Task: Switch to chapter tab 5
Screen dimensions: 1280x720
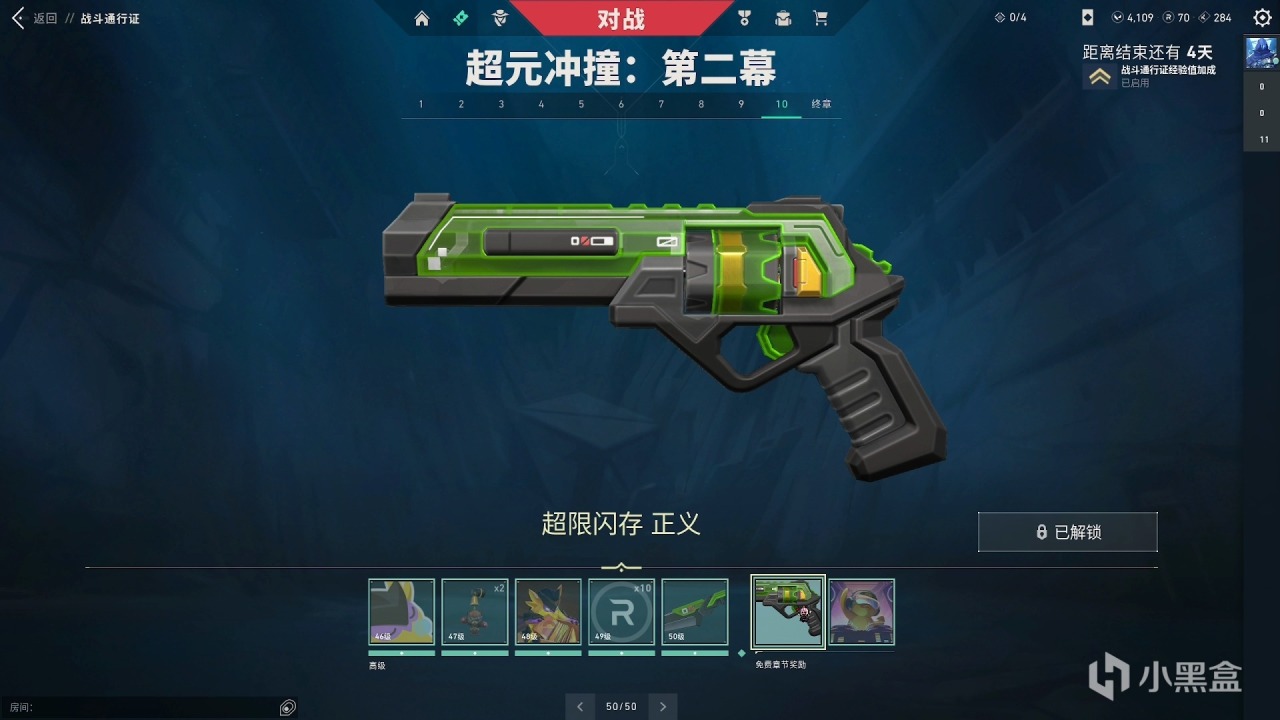Action: click(x=581, y=104)
